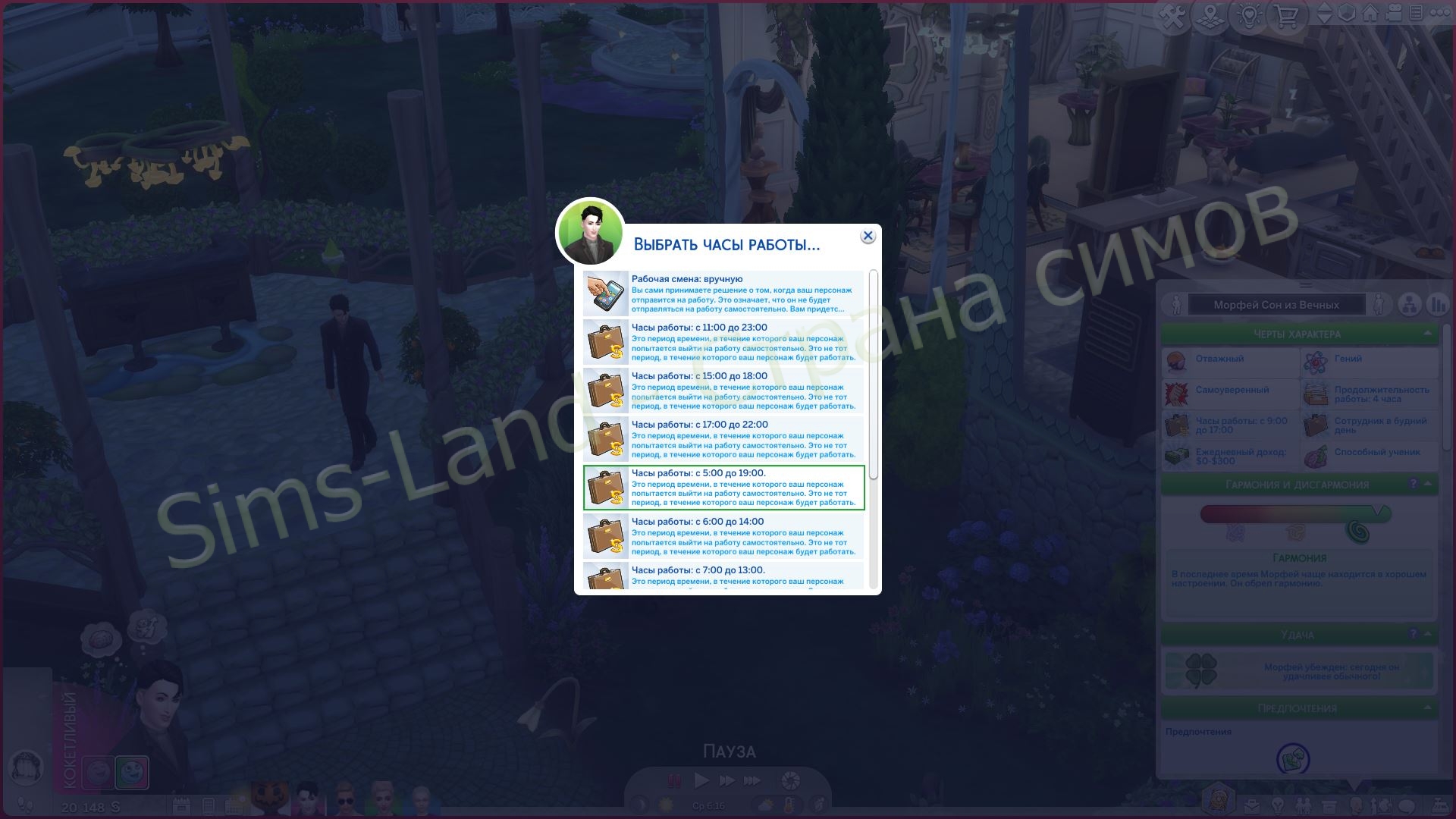
Task: Expand the three-dots overflow menu top right
Action: pos(1442,15)
